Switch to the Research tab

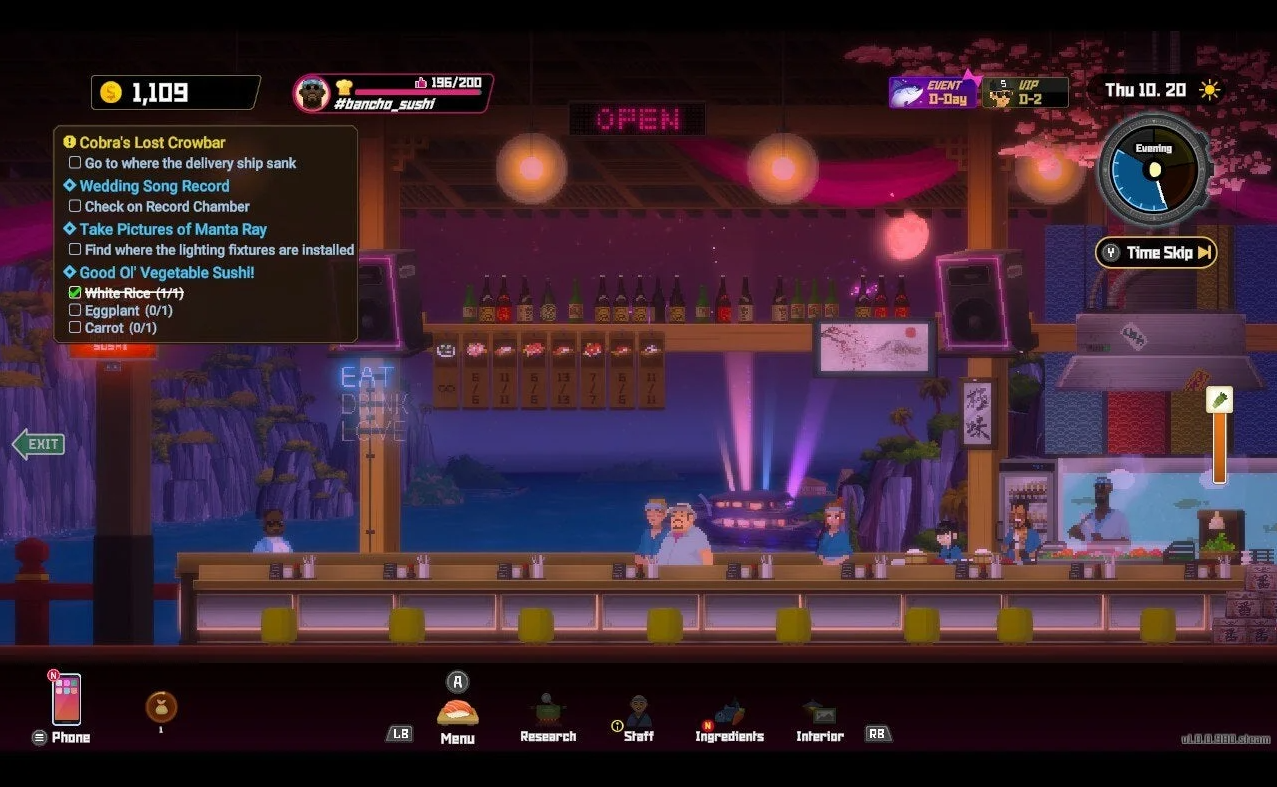tap(547, 717)
